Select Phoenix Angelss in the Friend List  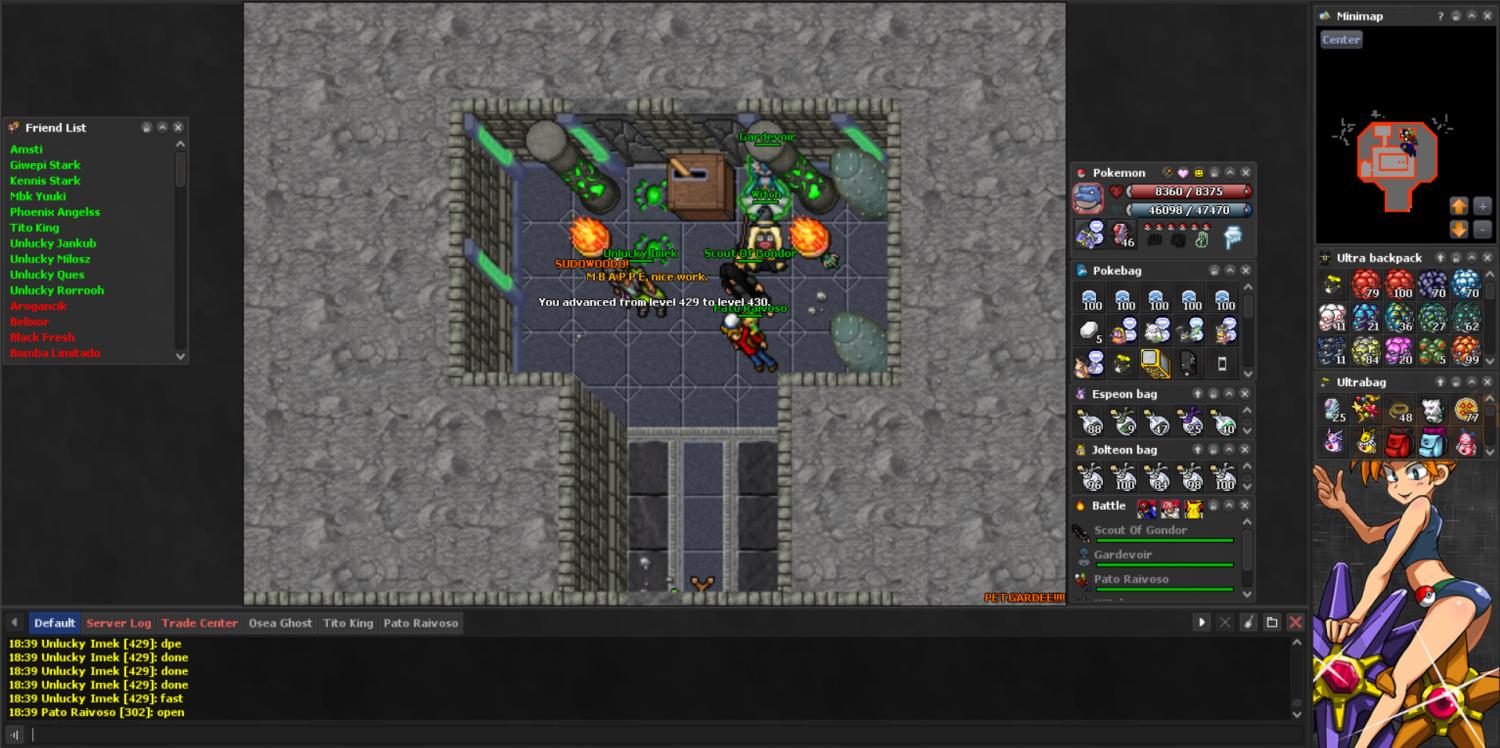click(x=55, y=212)
